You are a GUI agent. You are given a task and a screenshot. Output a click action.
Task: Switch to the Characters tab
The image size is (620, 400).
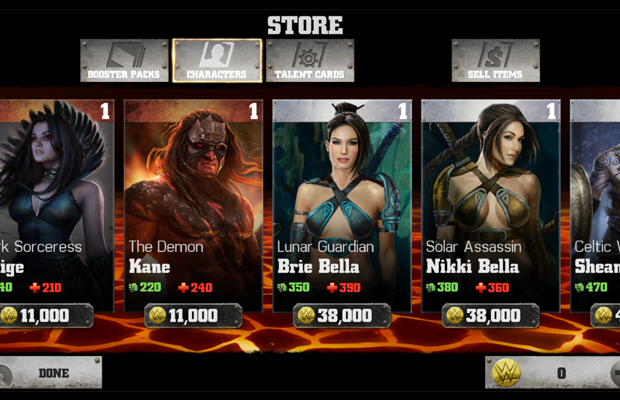point(217,60)
